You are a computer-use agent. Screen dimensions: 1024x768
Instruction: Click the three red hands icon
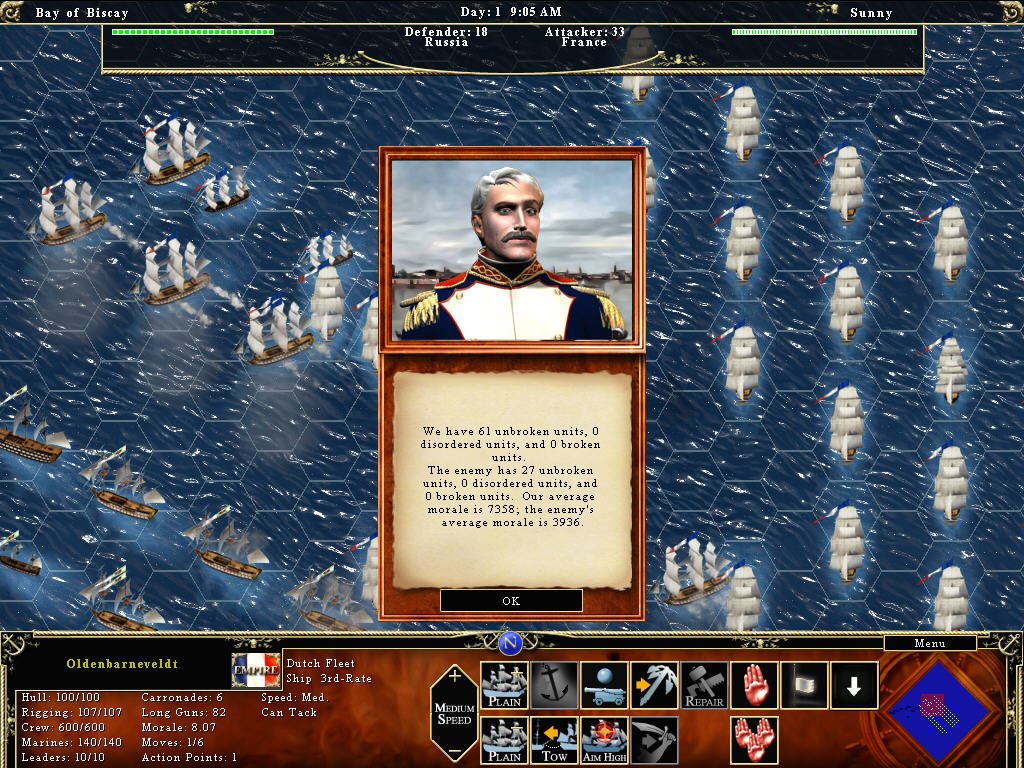click(755, 741)
